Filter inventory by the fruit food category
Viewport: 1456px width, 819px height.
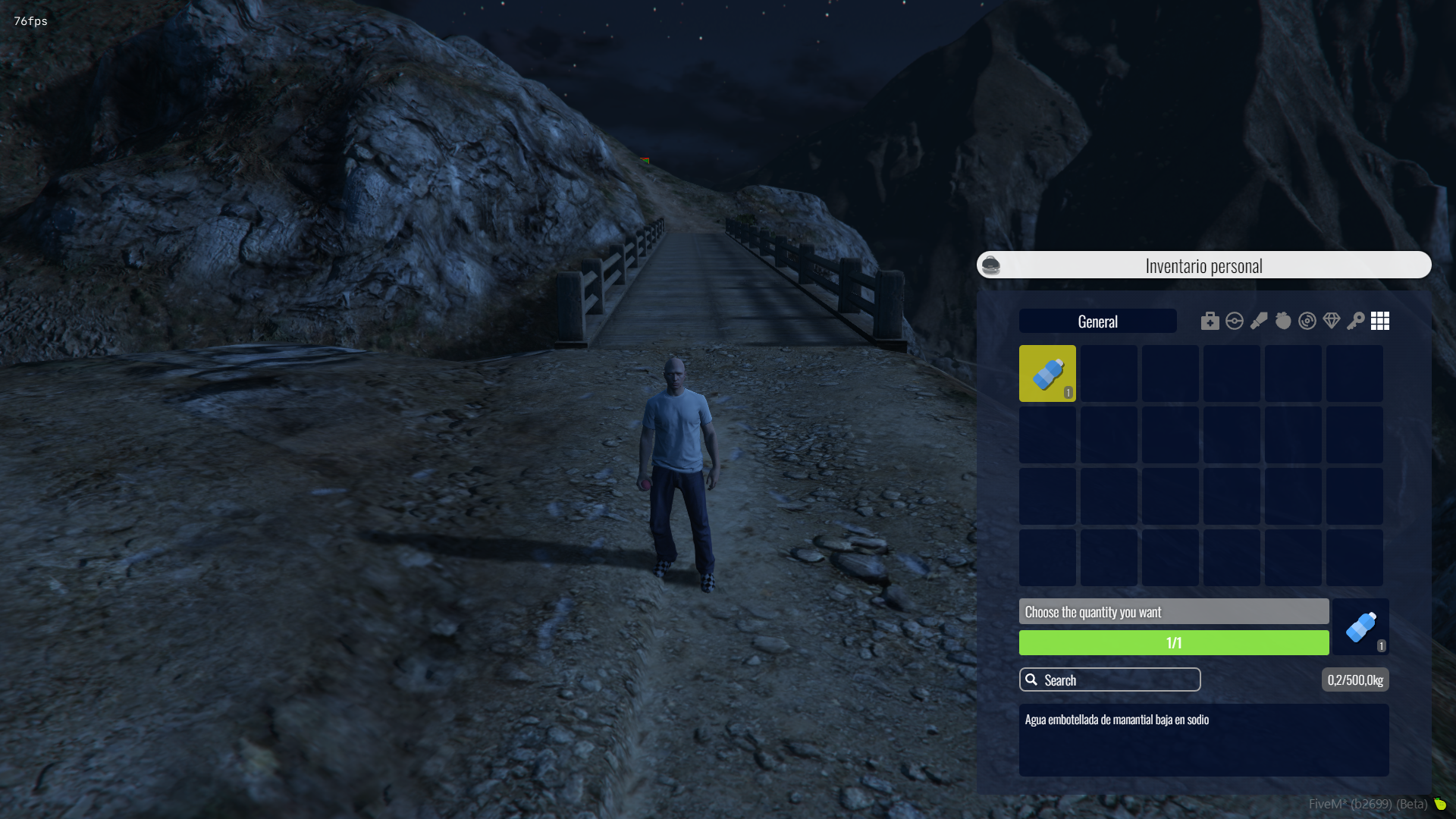(x=1283, y=322)
